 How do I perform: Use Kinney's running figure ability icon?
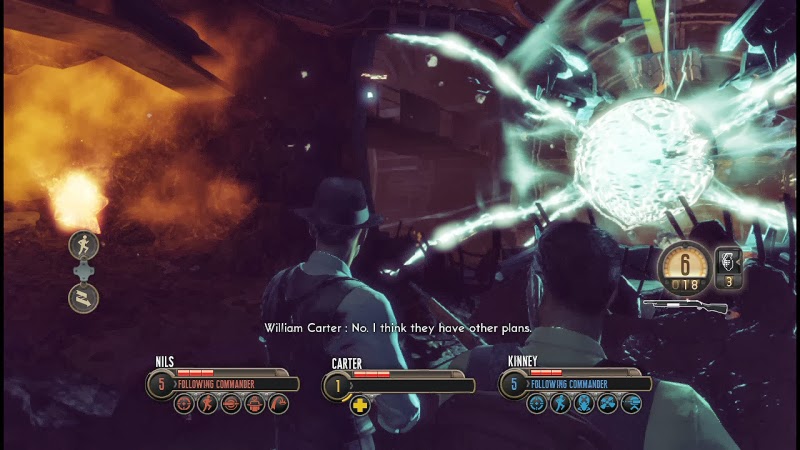[x=560, y=404]
